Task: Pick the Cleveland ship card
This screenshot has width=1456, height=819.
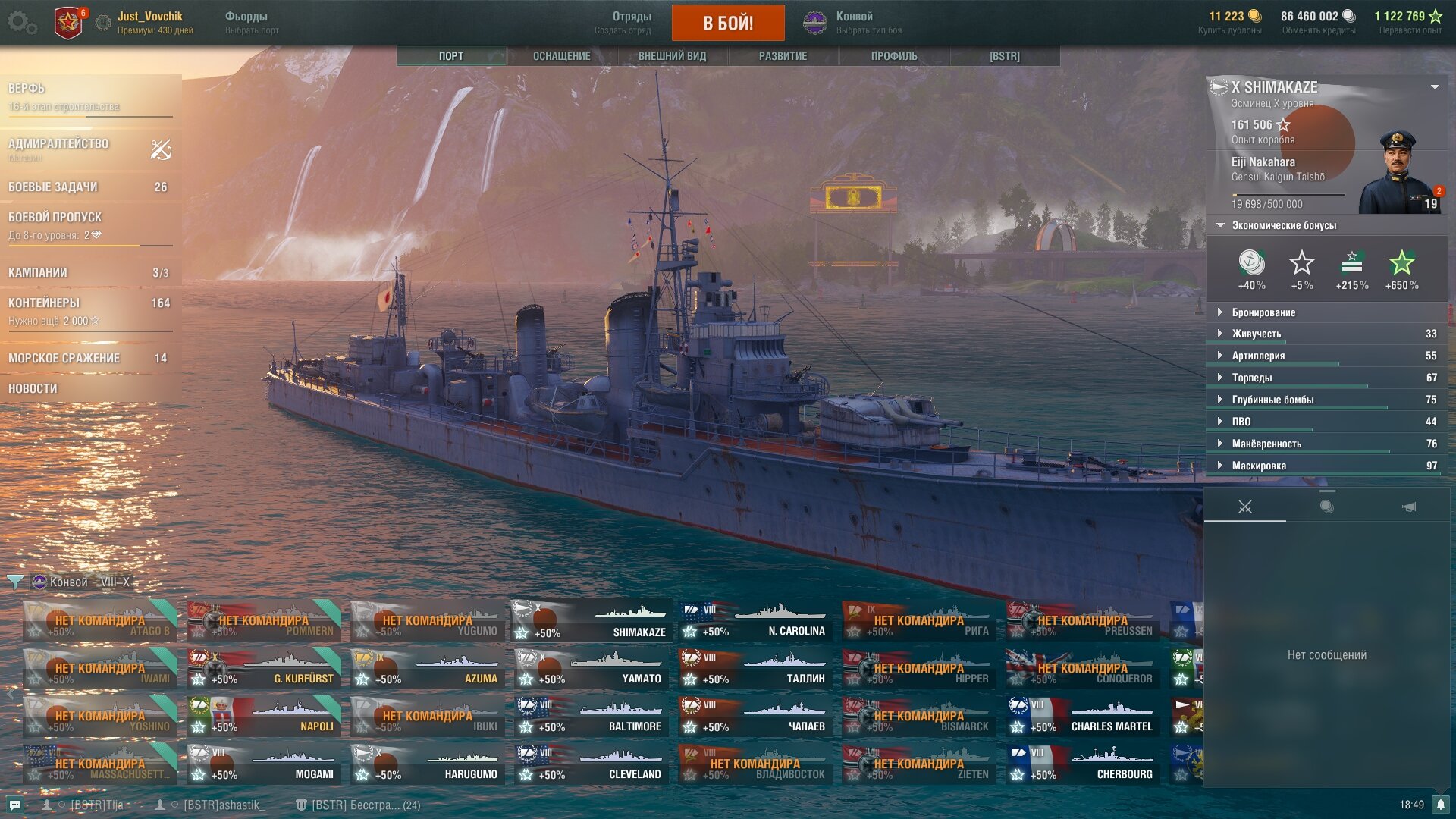Action: 591,764
